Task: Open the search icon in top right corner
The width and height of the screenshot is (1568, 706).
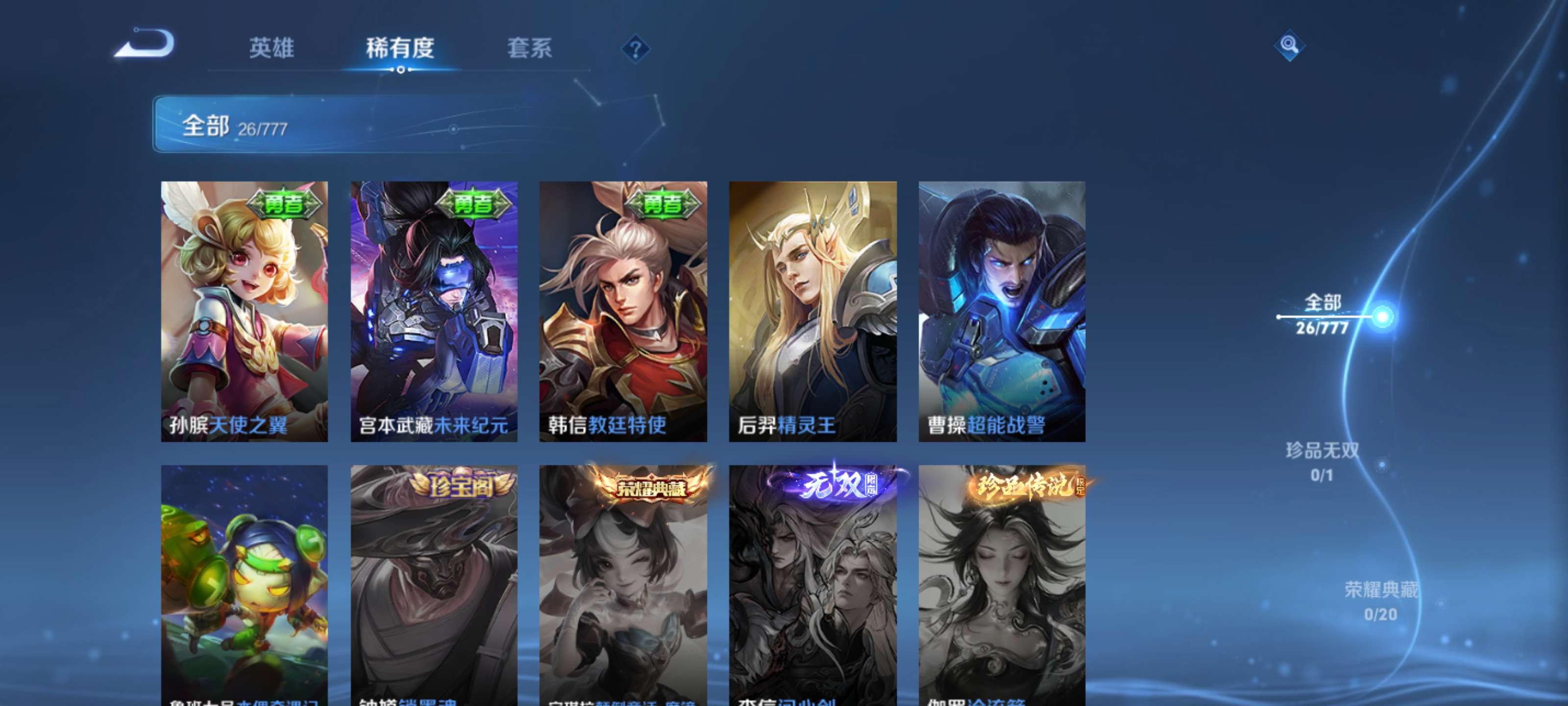Action: (1291, 46)
